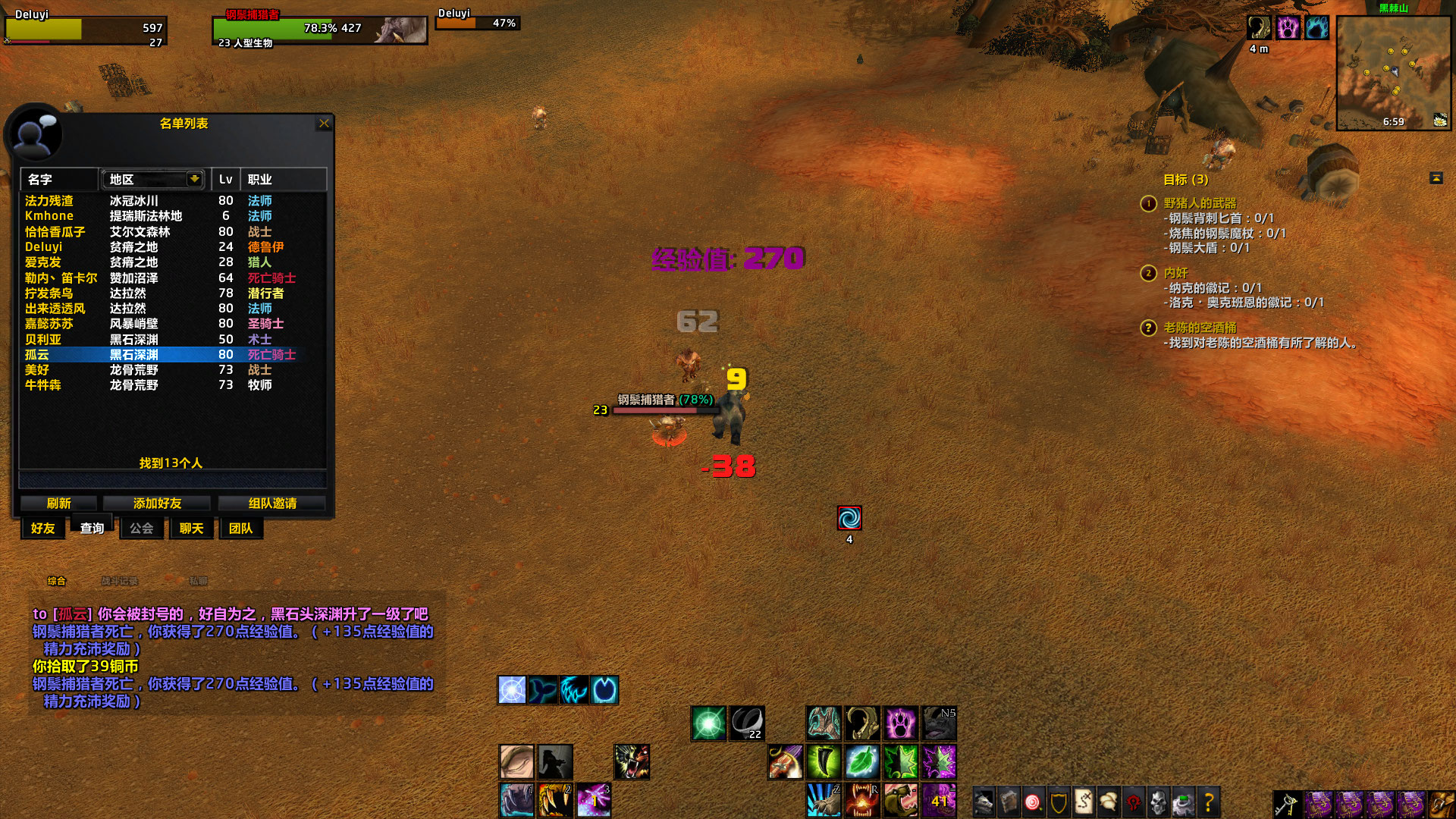Open the key ring beside the bags

point(1285,805)
